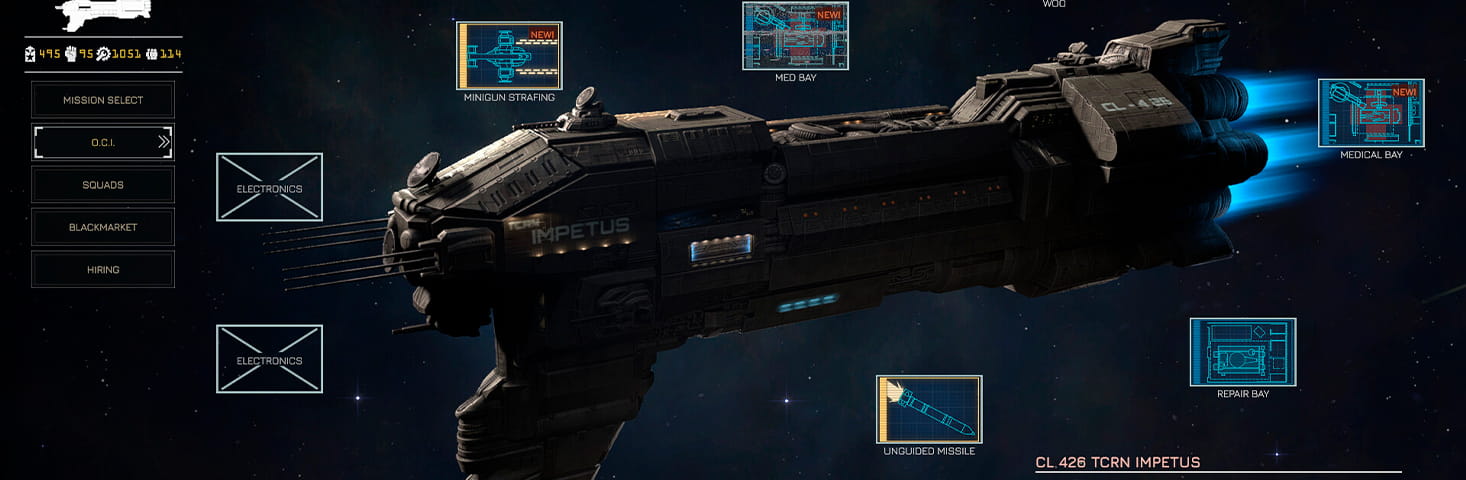Show the Hiring menu
1466x480 pixels.
(x=103, y=269)
